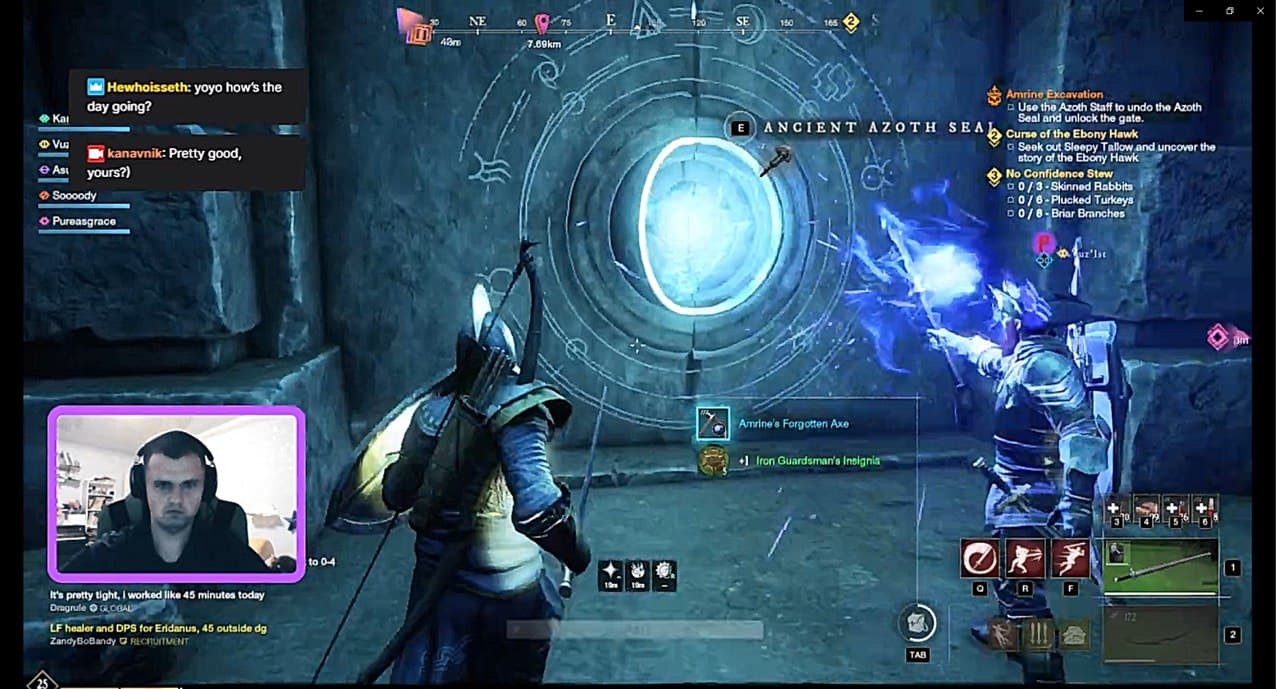Click the pink waypoint marker on the compass

(542, 22)
